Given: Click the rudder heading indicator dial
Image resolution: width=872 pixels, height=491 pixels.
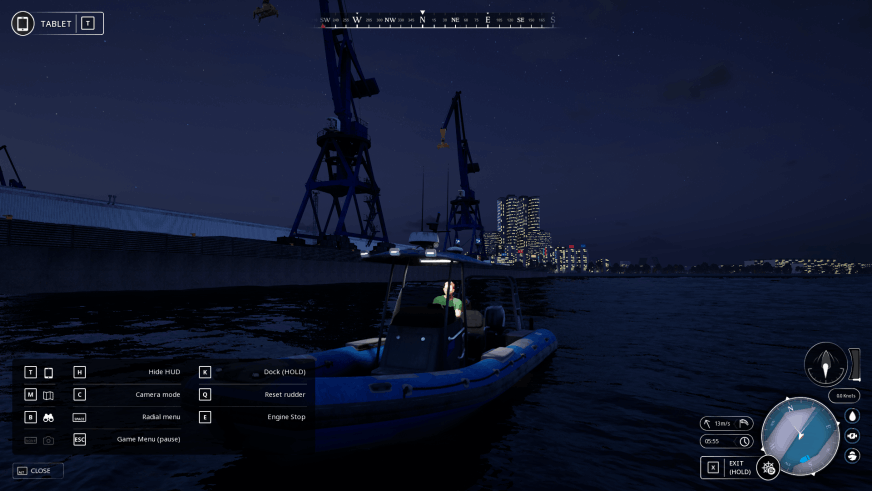Looking at the screenshot, I should [x=825, y=364].
